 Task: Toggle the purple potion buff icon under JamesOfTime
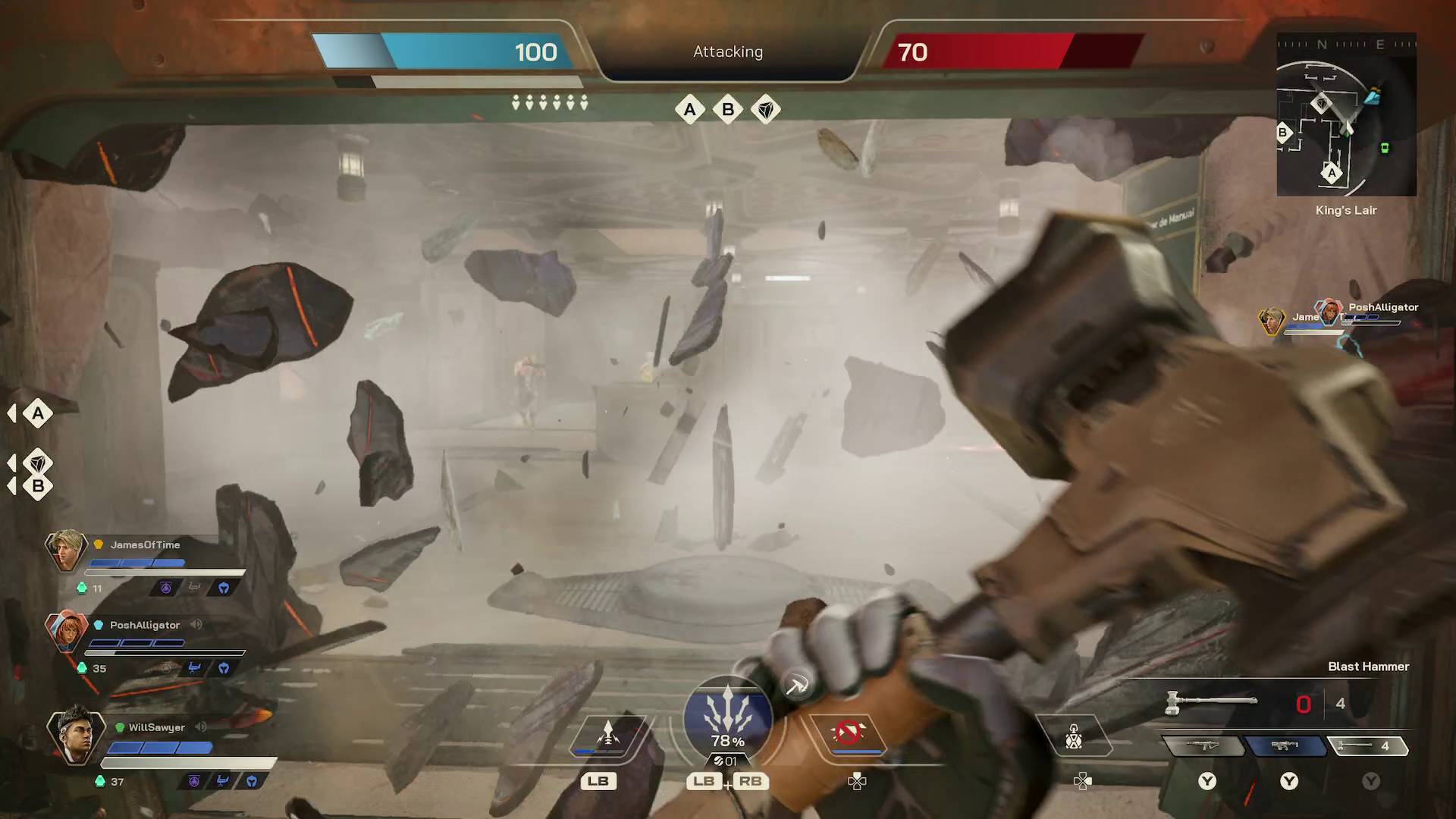coord(164,587)
